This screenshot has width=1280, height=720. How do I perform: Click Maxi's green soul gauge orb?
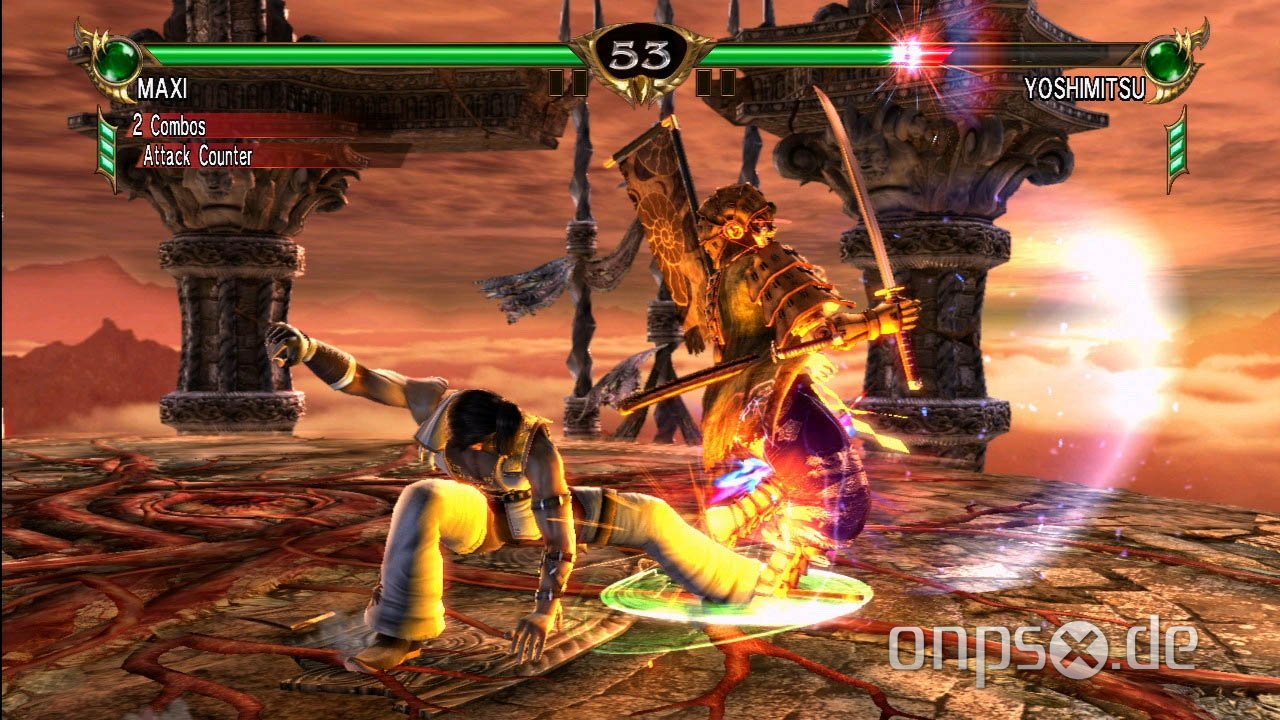pyautogui.click(x=118, y=57)
